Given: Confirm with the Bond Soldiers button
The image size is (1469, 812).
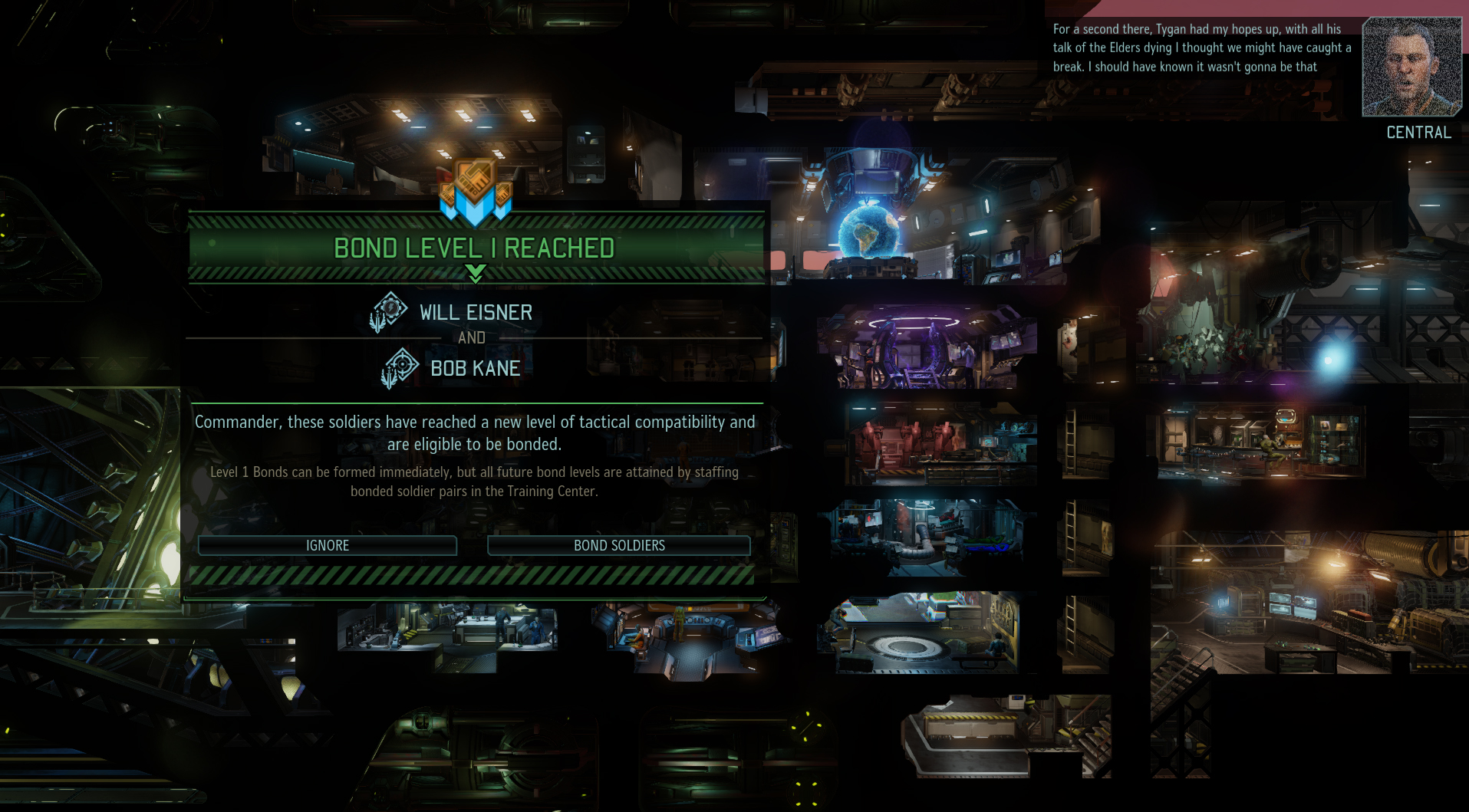Looking at the screenshot, I should pos(619,545).
